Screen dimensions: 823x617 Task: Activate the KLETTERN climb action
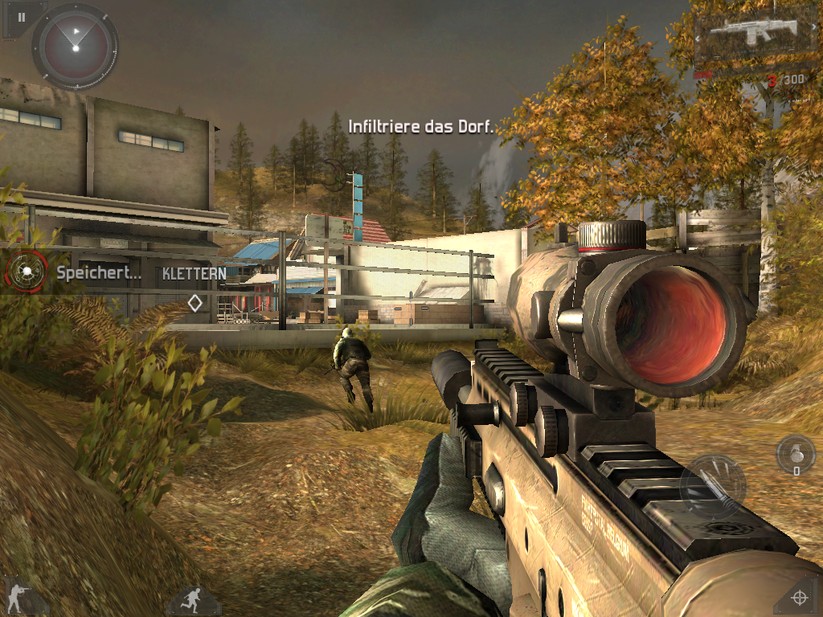click(194, 272)
